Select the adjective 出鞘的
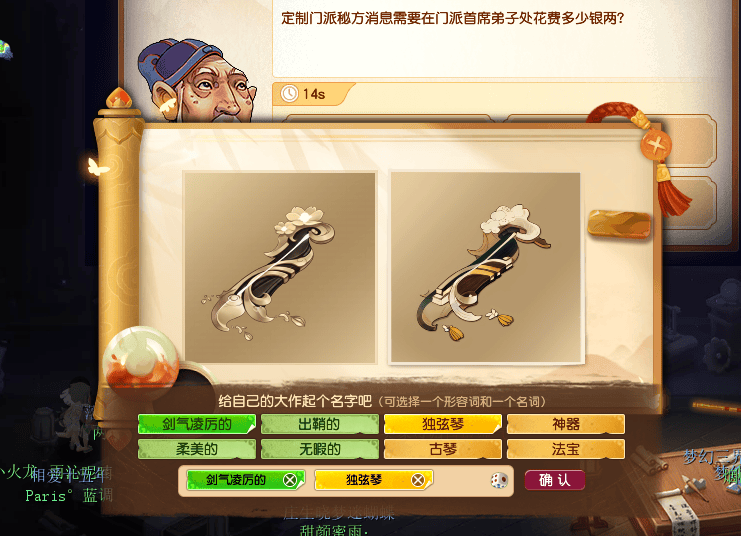Screen dimensions: 741x536 (320, 424)
